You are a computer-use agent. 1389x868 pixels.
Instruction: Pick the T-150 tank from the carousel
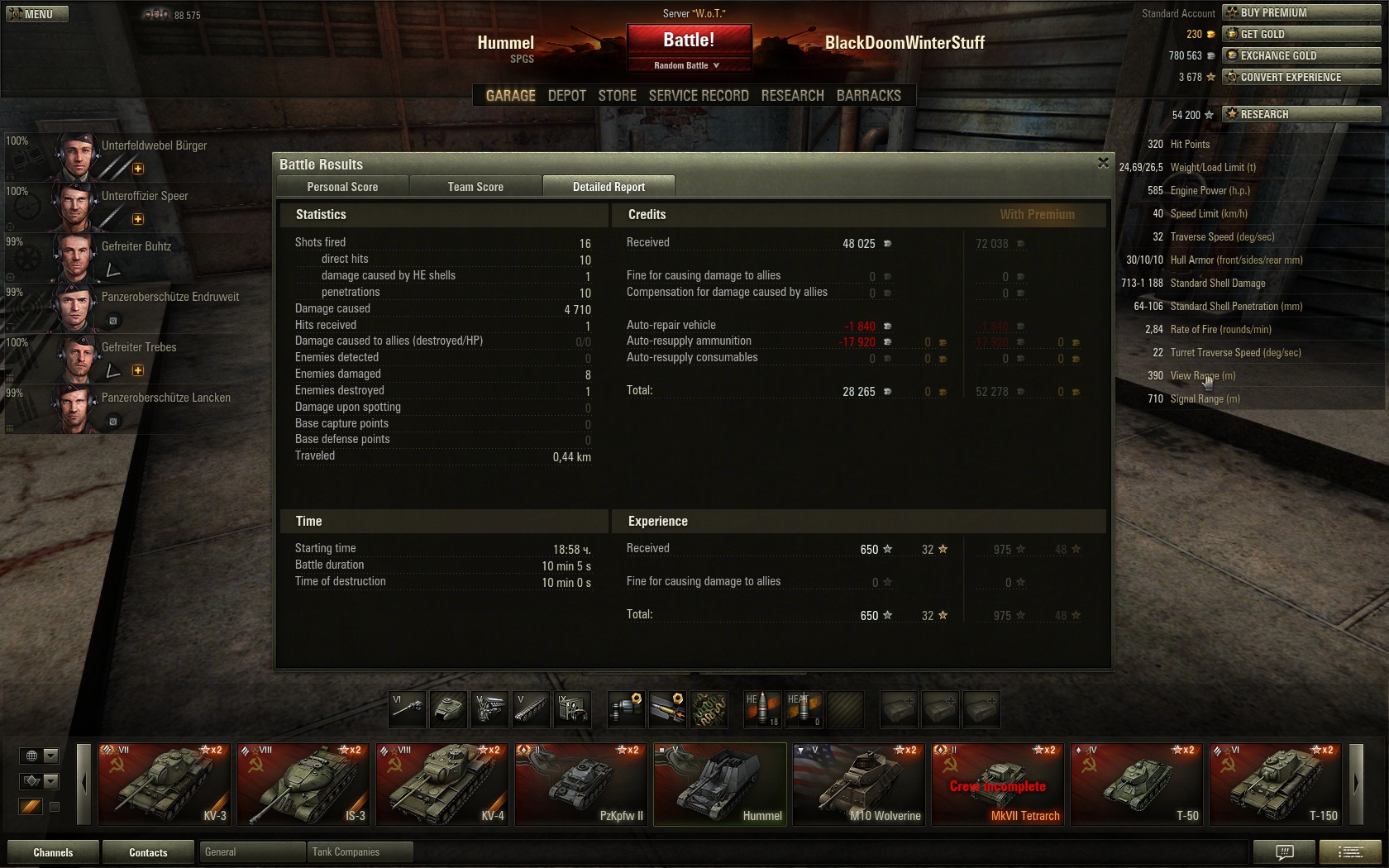pos(1276,784)
